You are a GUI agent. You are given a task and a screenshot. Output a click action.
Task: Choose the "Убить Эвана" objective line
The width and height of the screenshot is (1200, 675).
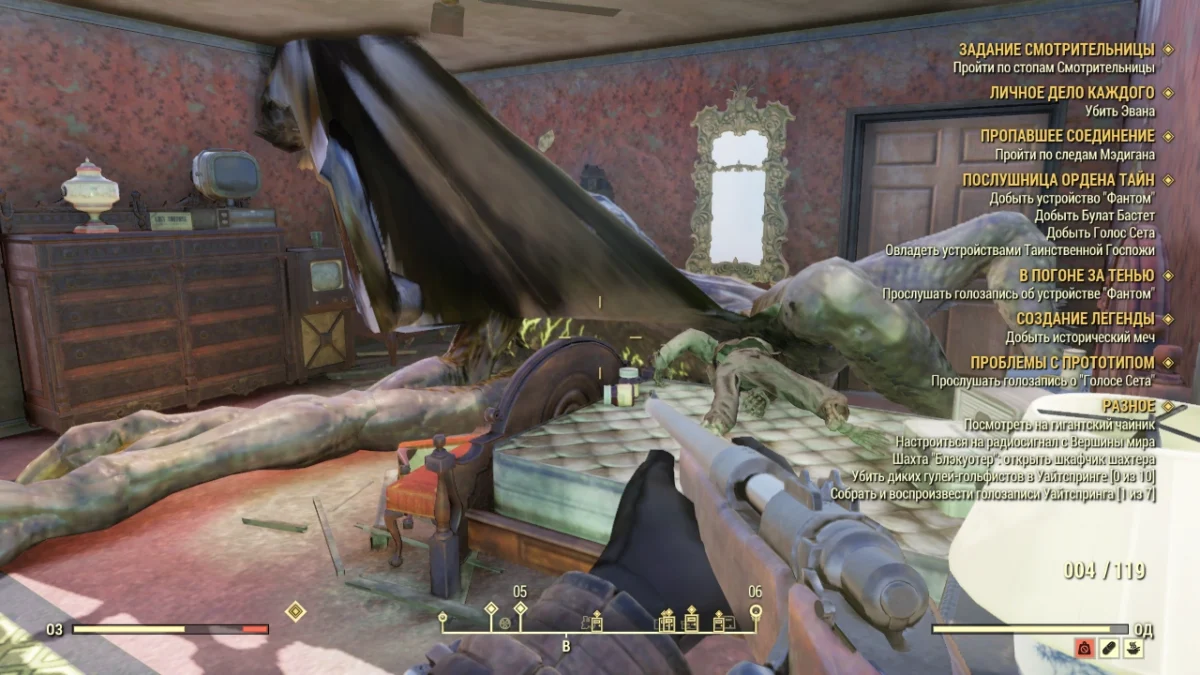[1120, 111]
